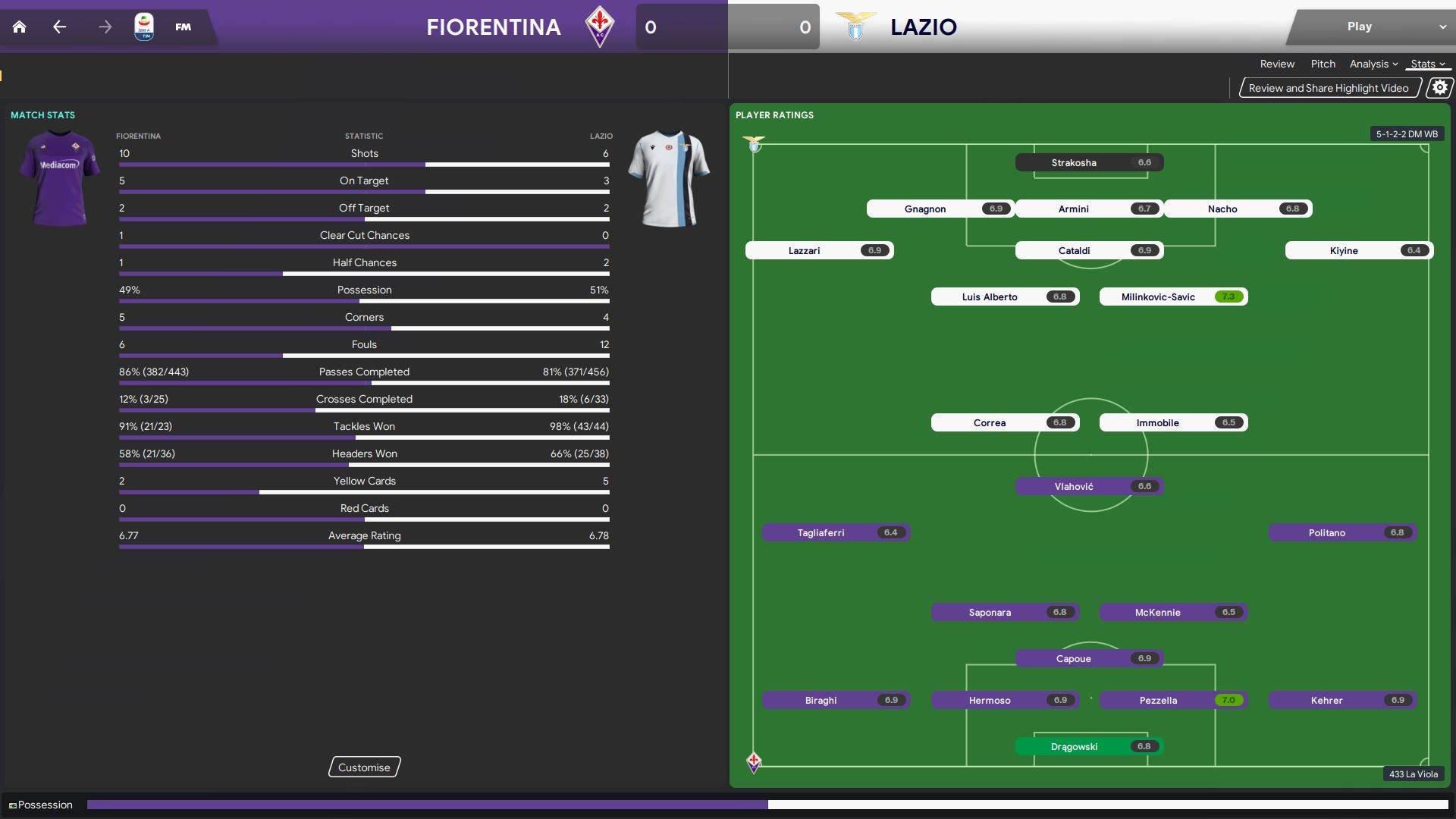Open the Serie A competition icon
Screen dimensions: 1456x819
click(x=143, y=27)
